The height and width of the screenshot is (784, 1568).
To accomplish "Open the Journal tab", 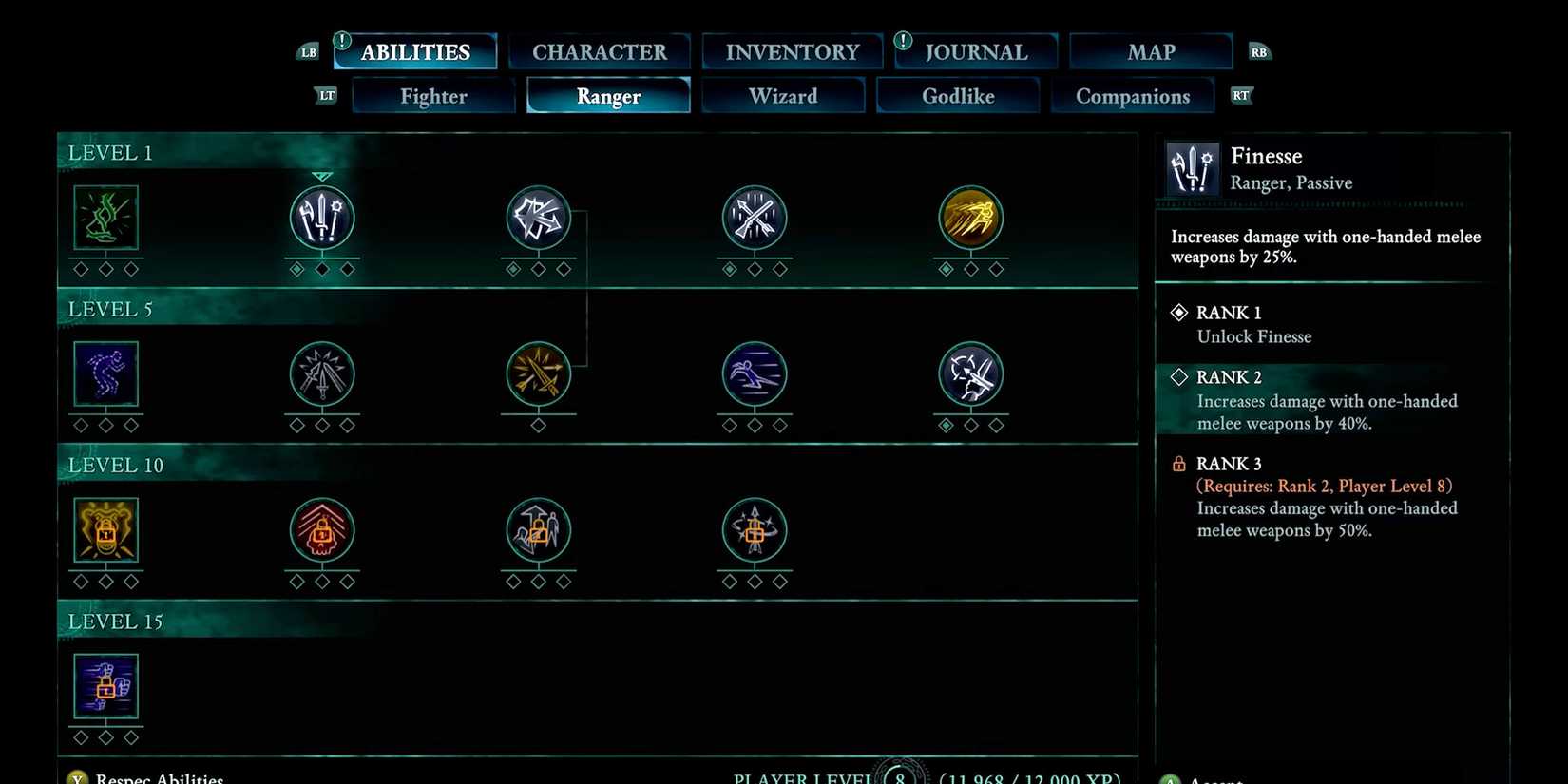I will (x=975, y=51).
